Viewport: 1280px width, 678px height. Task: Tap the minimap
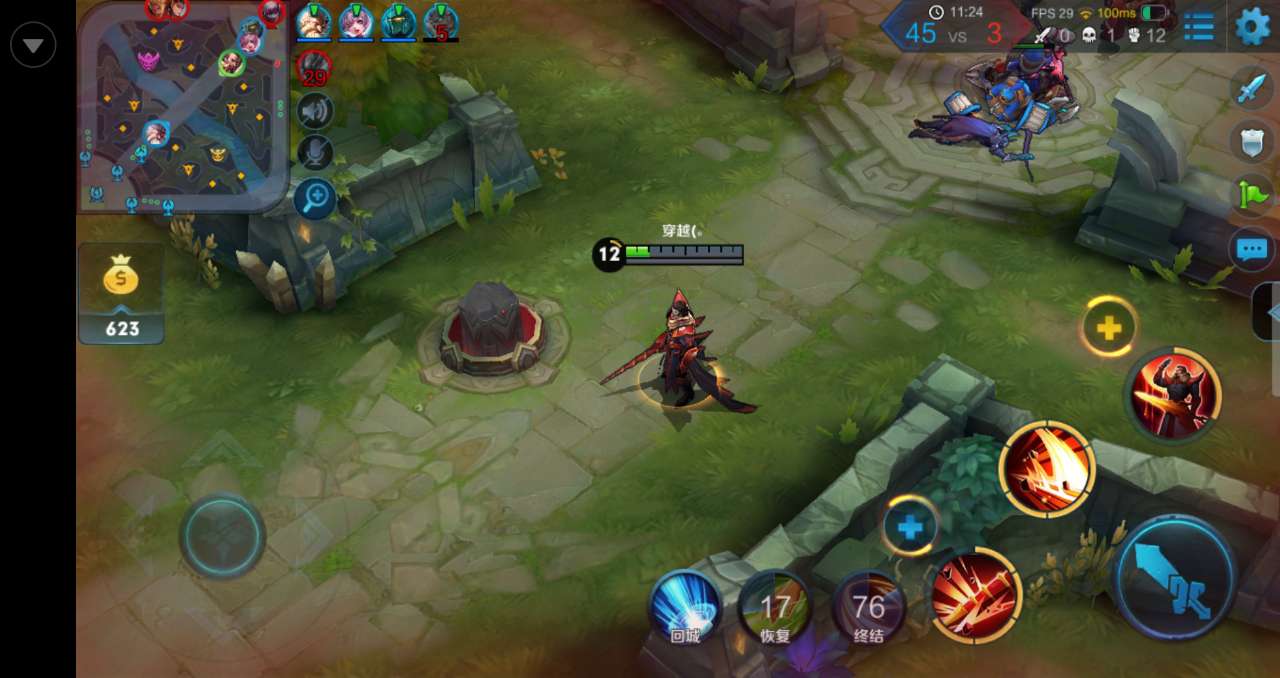(183, 108)
